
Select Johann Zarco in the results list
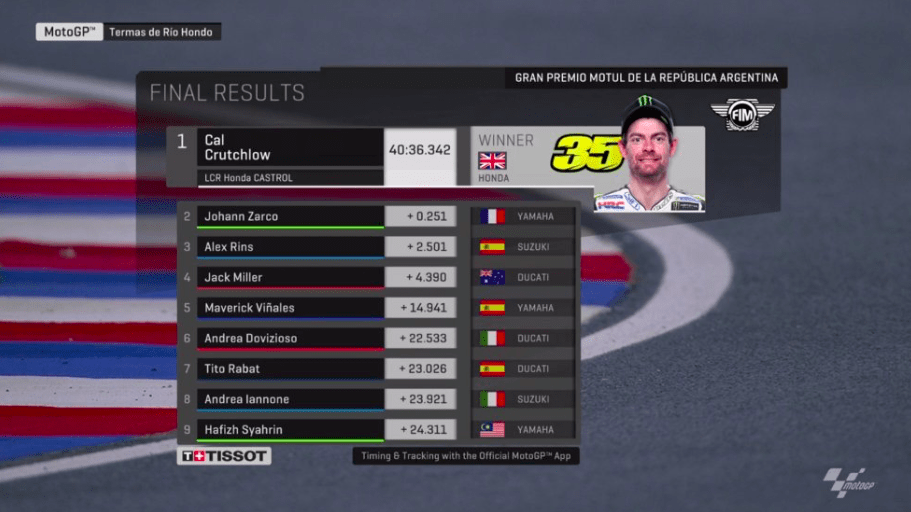(x=292, y=216)
